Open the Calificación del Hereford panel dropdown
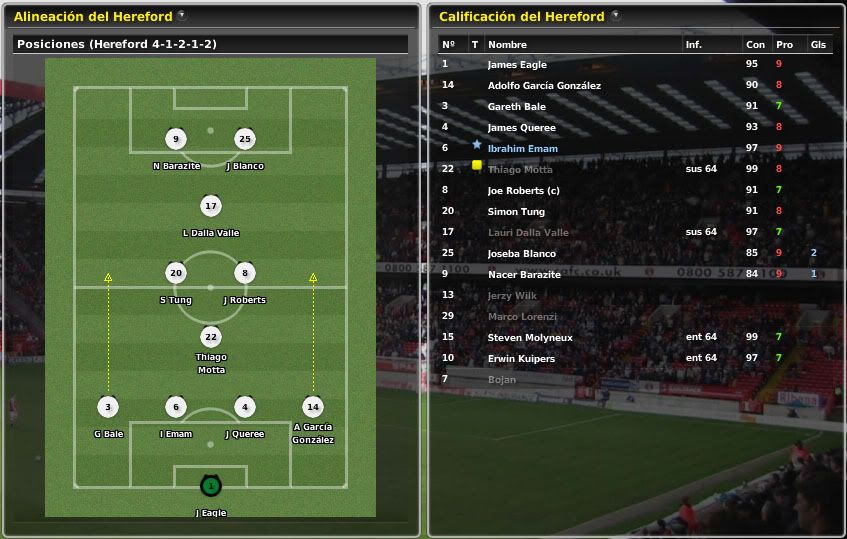 [x=615, y=16]
